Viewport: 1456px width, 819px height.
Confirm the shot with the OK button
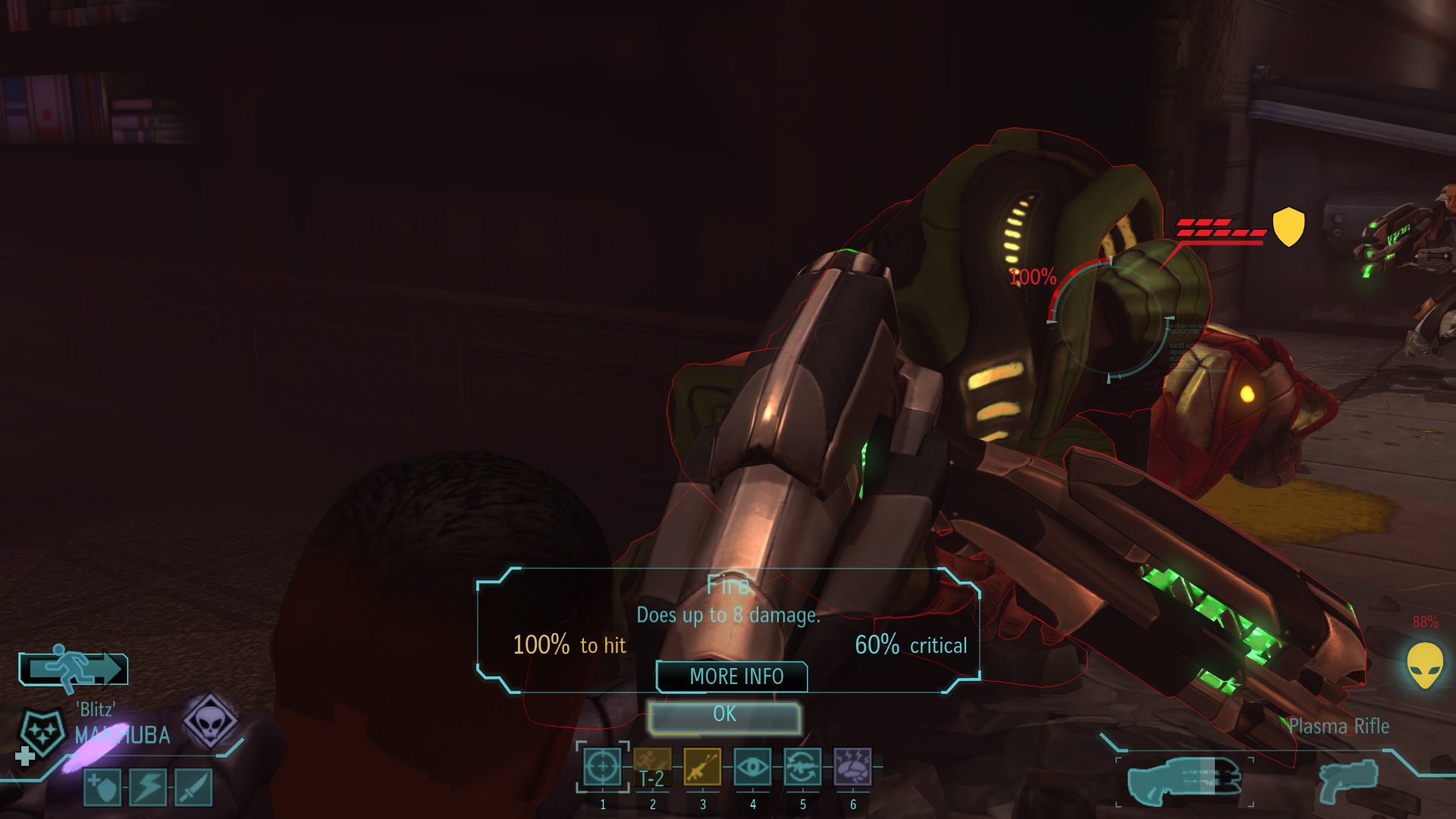pos(724,715)
